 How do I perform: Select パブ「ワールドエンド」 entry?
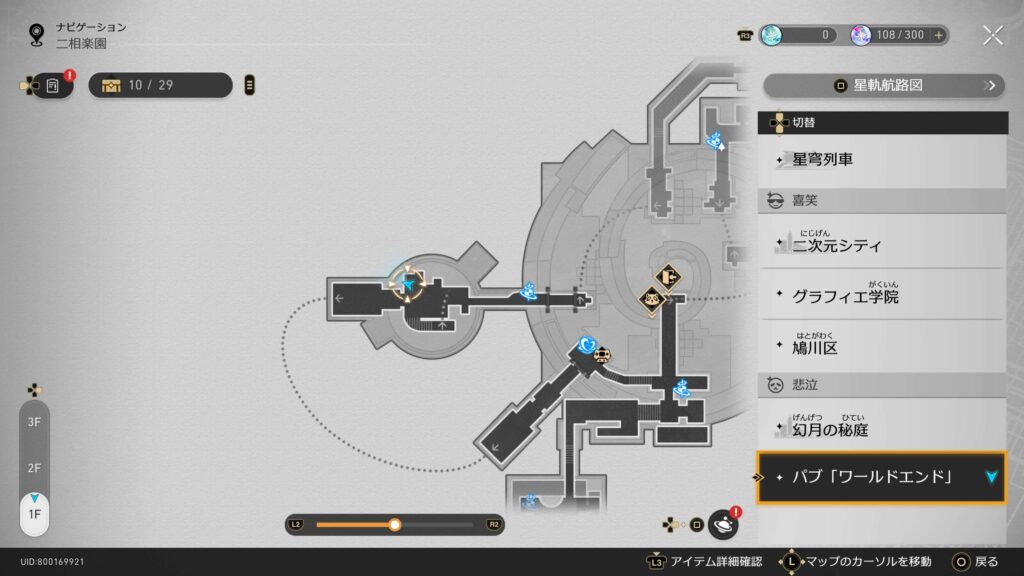tap(880, 477)
